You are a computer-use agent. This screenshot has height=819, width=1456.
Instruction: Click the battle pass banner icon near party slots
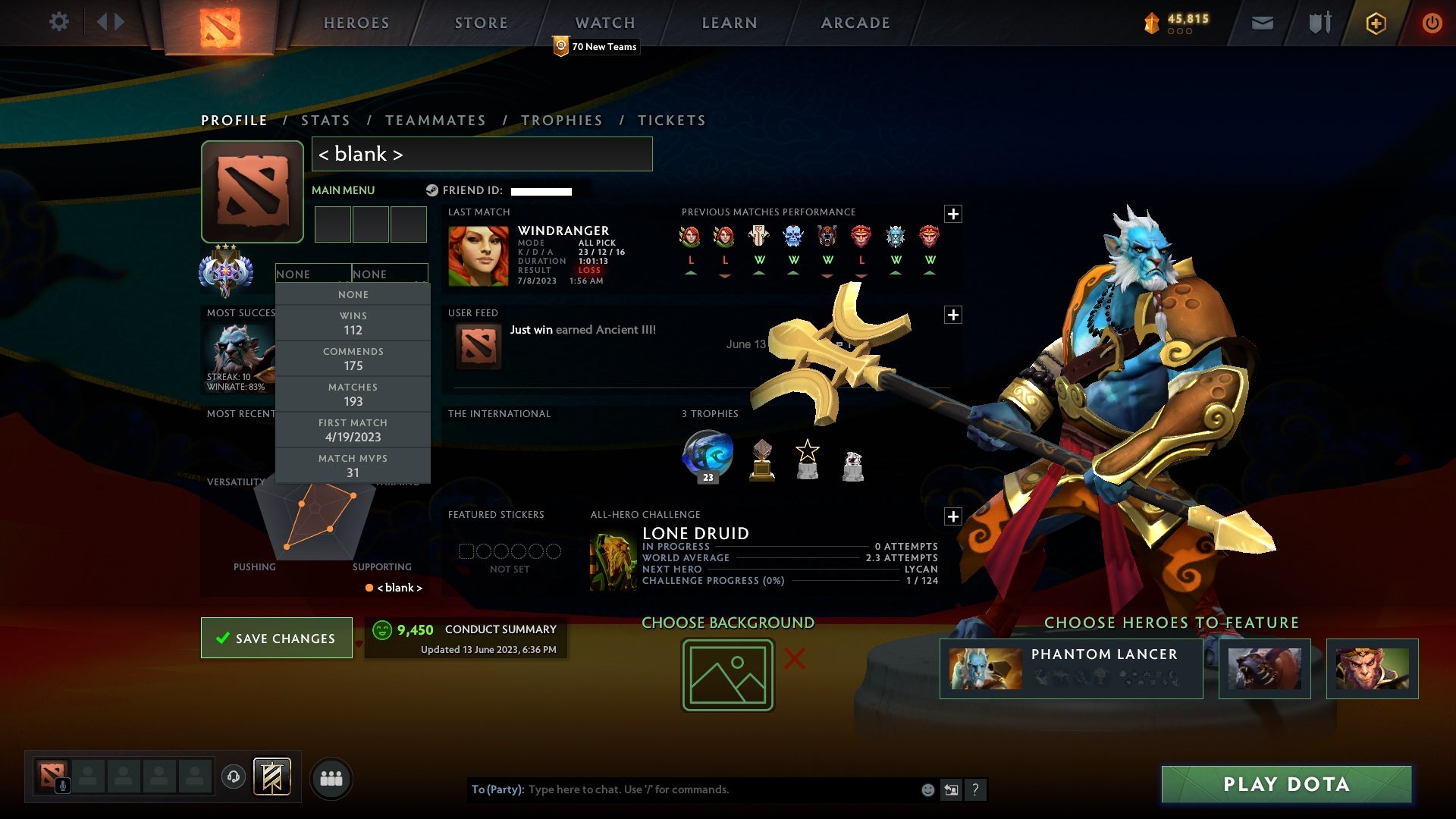click(x=274, y=777)
